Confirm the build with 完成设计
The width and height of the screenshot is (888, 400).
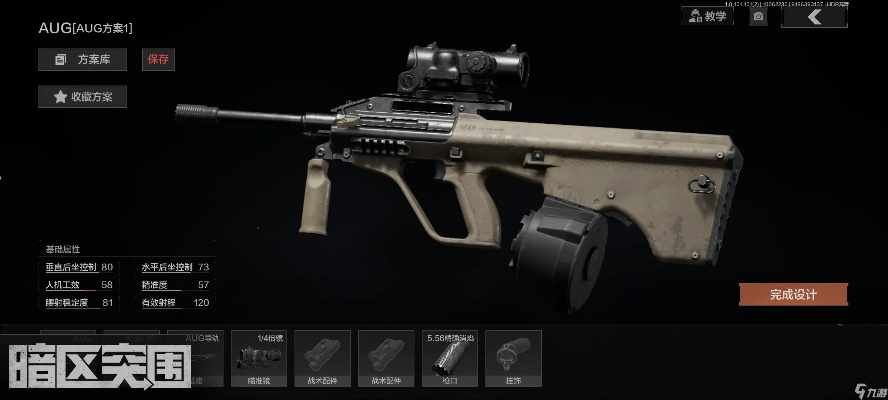coord(793,294)
